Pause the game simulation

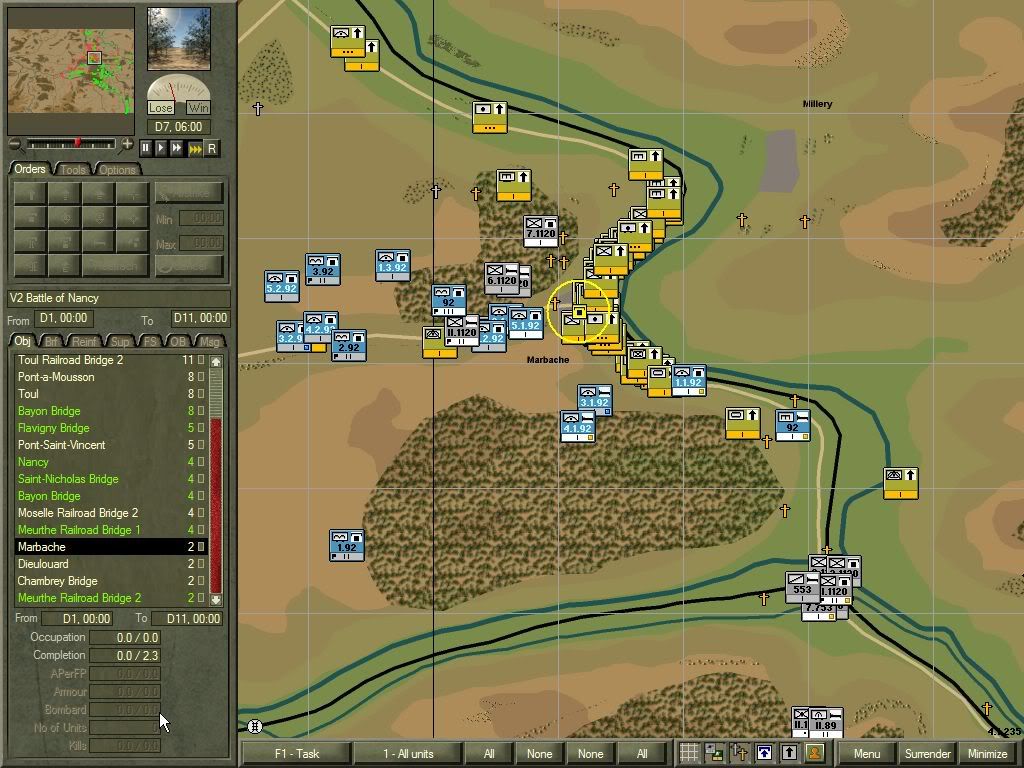pos(146,148)
